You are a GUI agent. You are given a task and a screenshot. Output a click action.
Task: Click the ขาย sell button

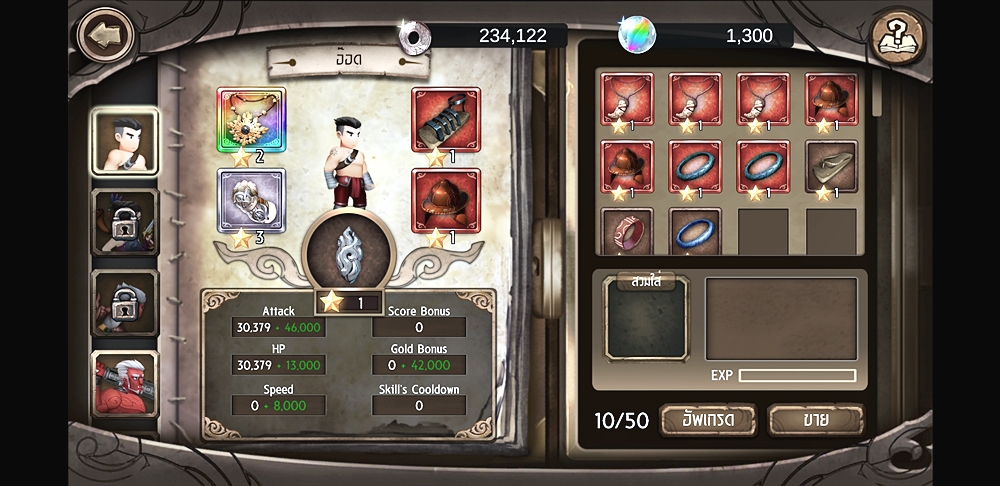(x=815, y=420)
